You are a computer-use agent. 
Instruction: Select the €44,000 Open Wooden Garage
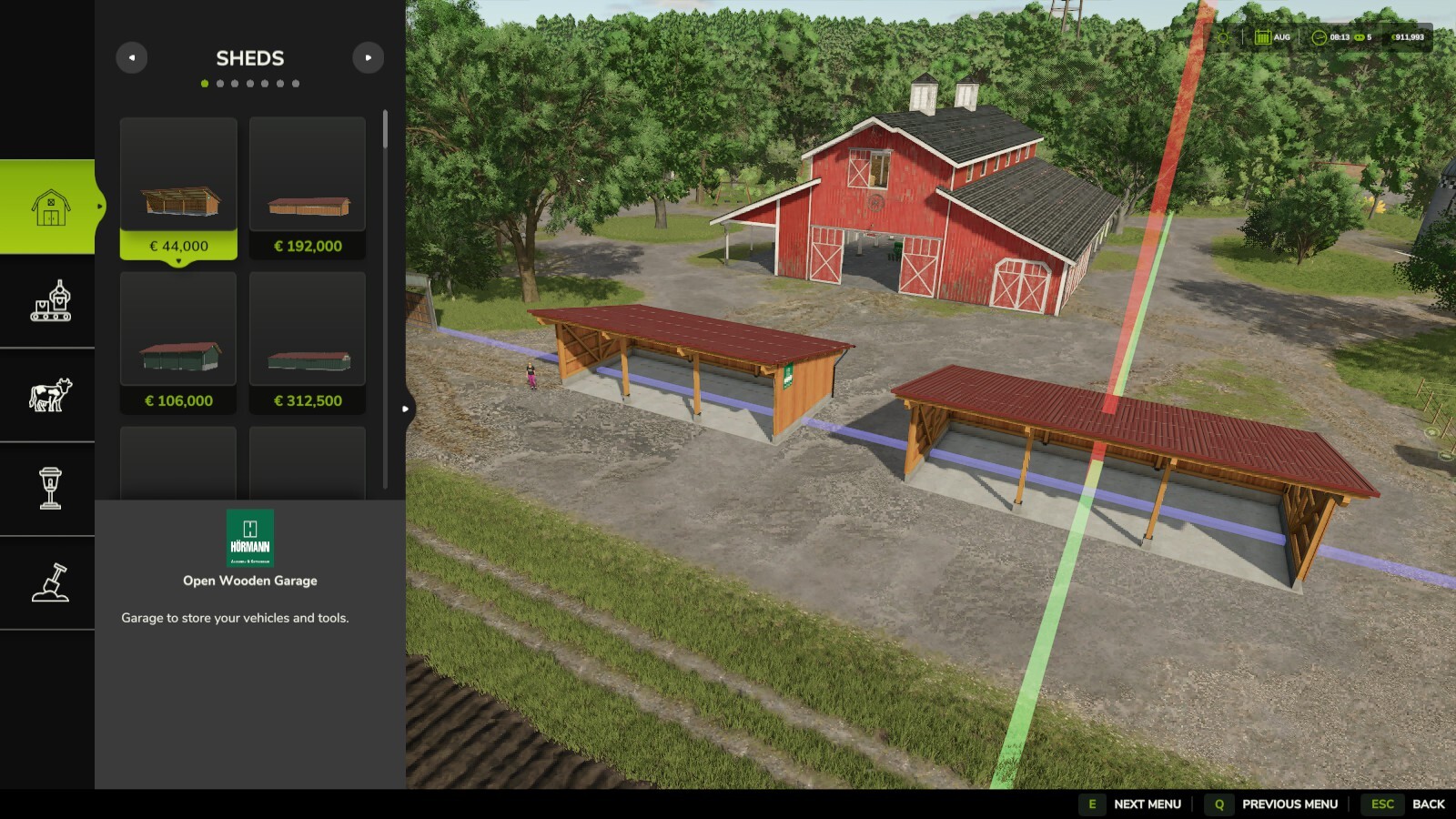click(178, 187)
